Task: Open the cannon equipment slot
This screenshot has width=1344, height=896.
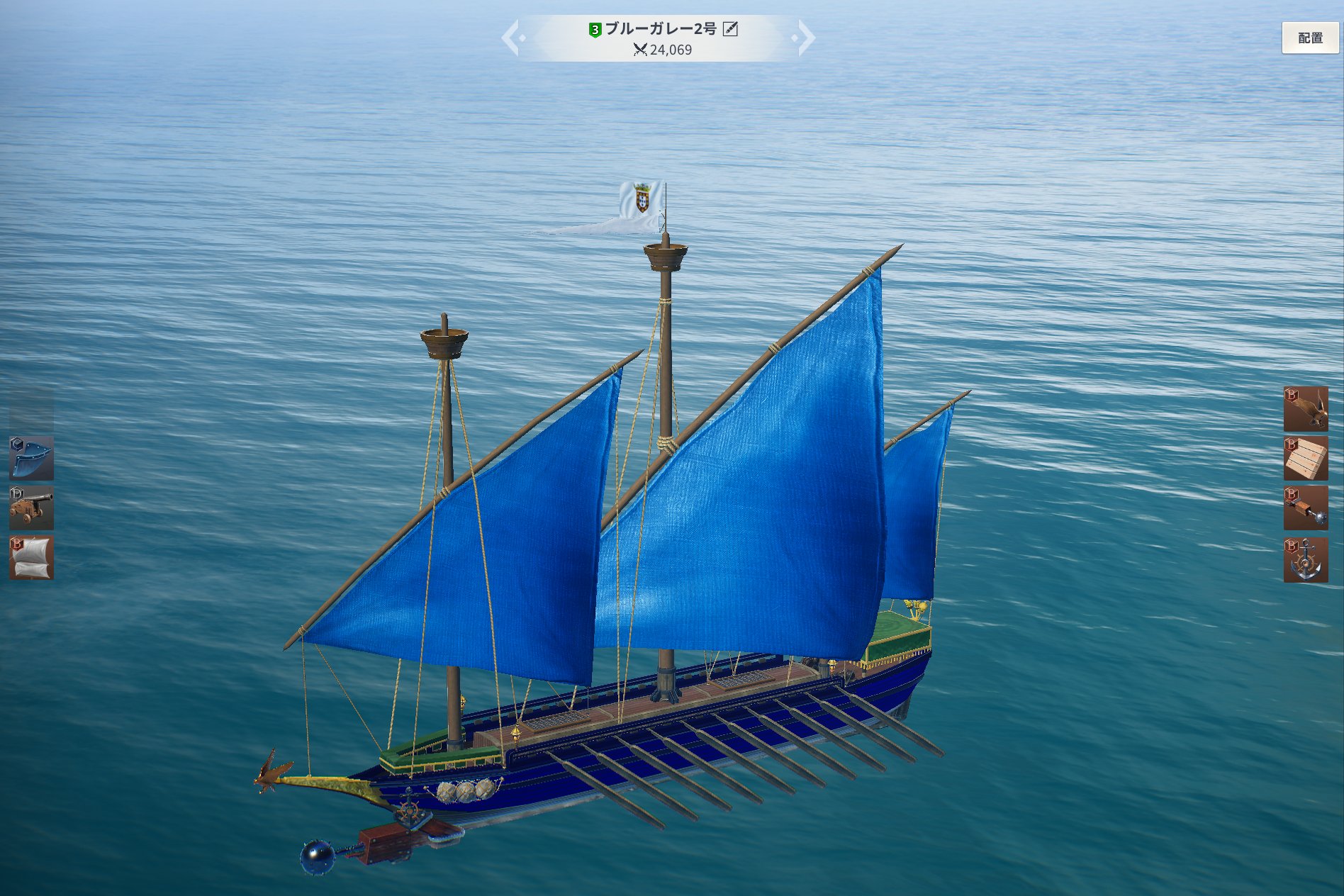Action: coord(32,508)
